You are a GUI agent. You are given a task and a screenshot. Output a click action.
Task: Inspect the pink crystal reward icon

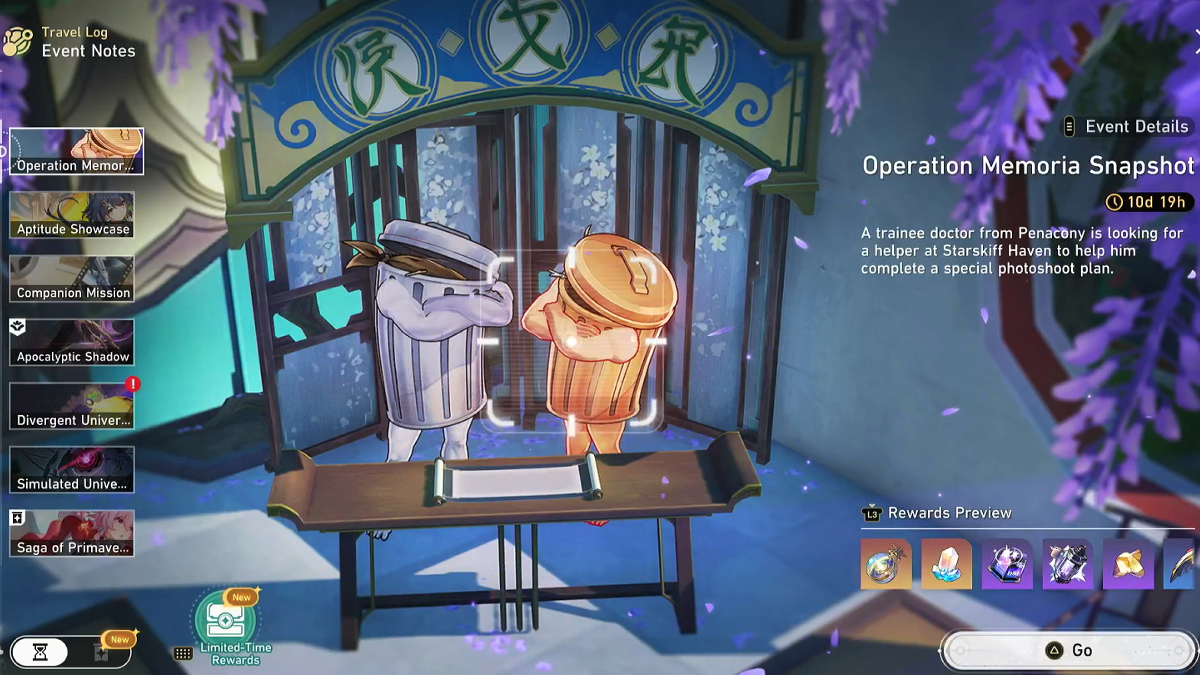coord(946,564)
